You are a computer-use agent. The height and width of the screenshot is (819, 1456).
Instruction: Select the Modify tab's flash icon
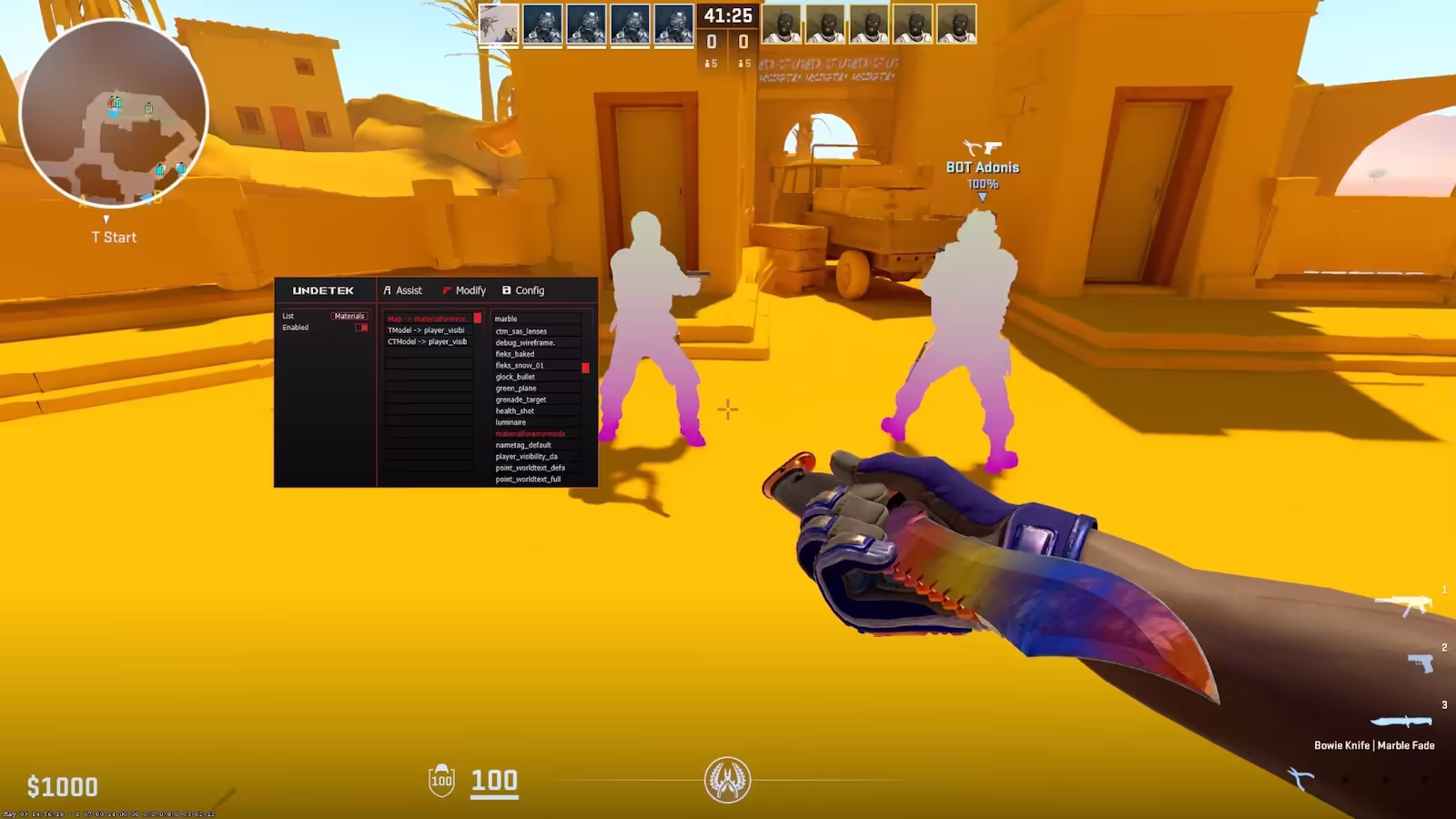point(446,290)
